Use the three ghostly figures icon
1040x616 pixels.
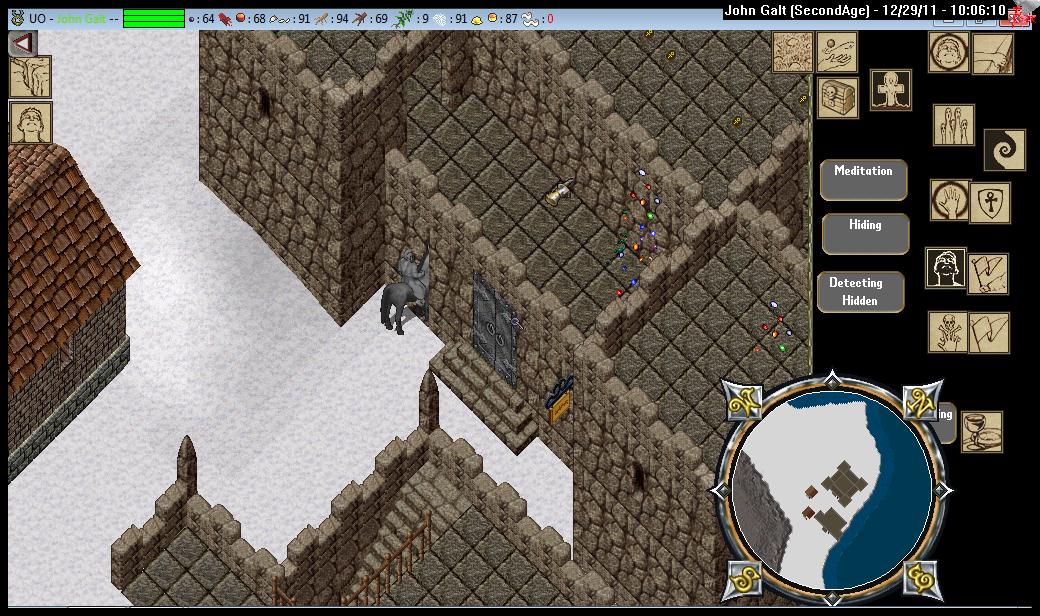(953, 125)
